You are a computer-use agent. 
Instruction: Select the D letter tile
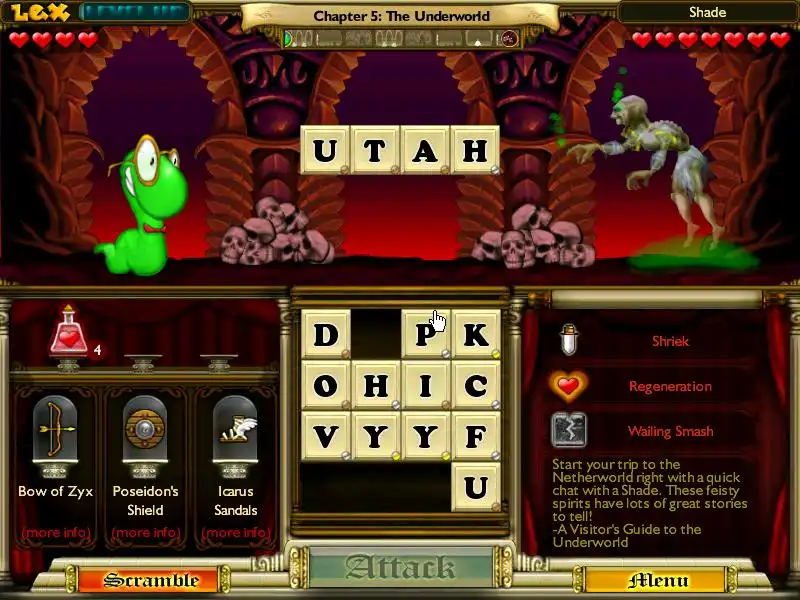click(325, 334)
